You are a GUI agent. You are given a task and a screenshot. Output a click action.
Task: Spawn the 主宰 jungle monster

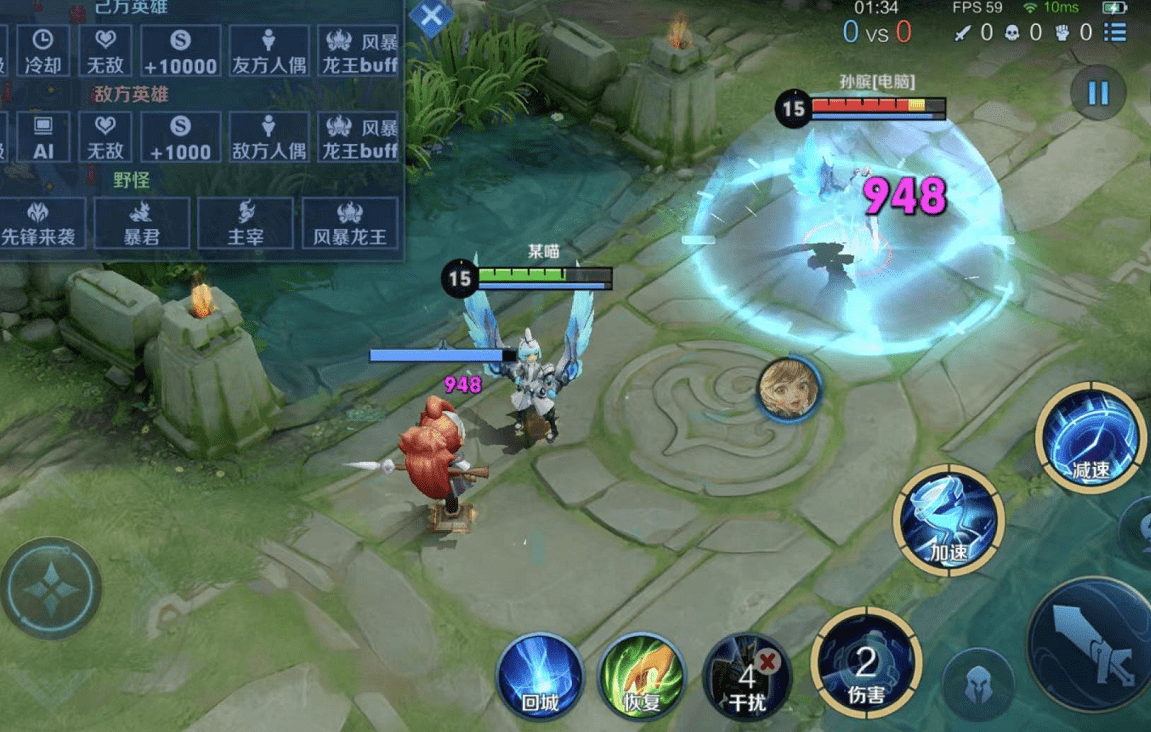coord(245,223)
